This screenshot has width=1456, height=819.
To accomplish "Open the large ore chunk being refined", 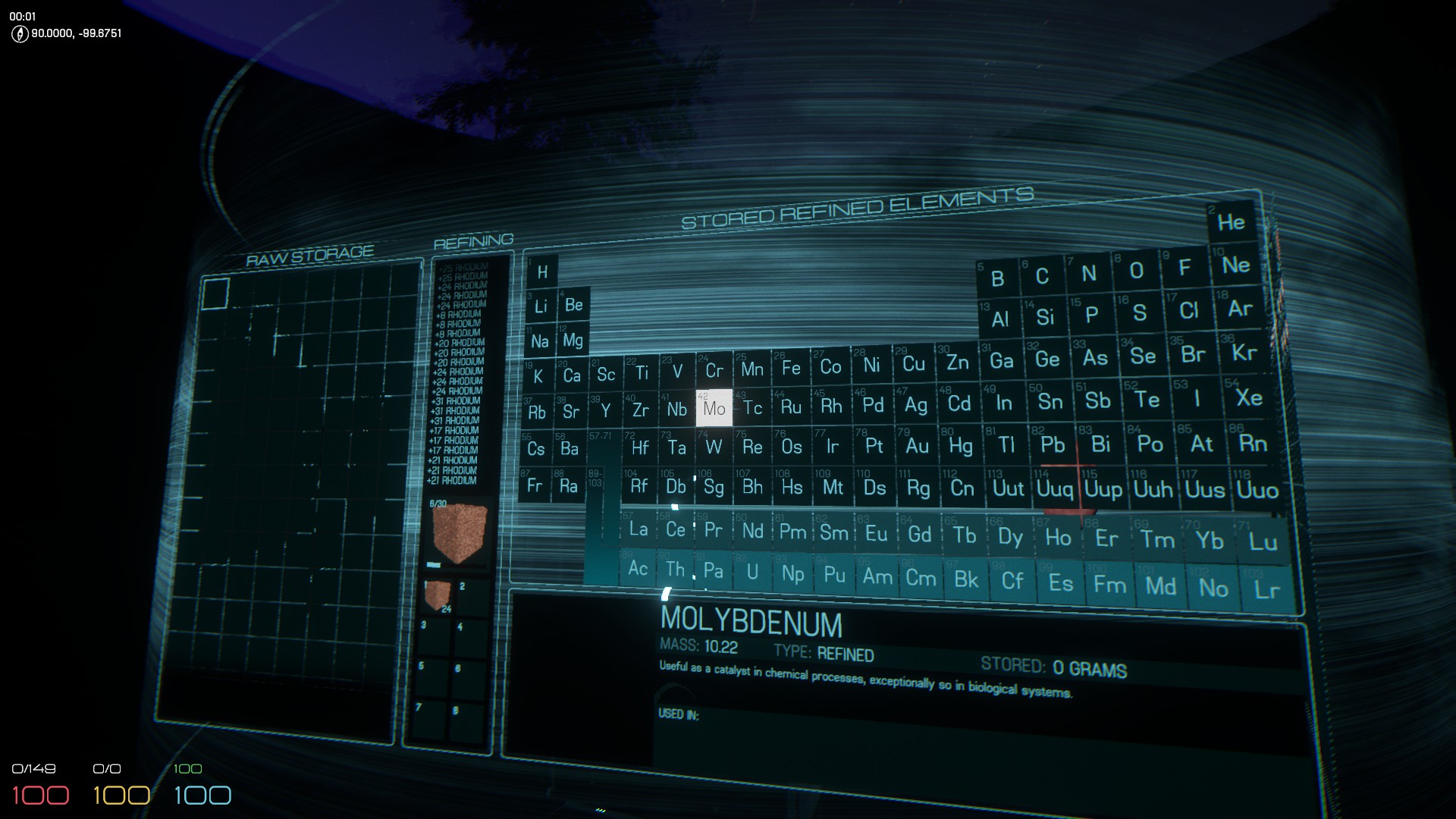I will (458, 532).
